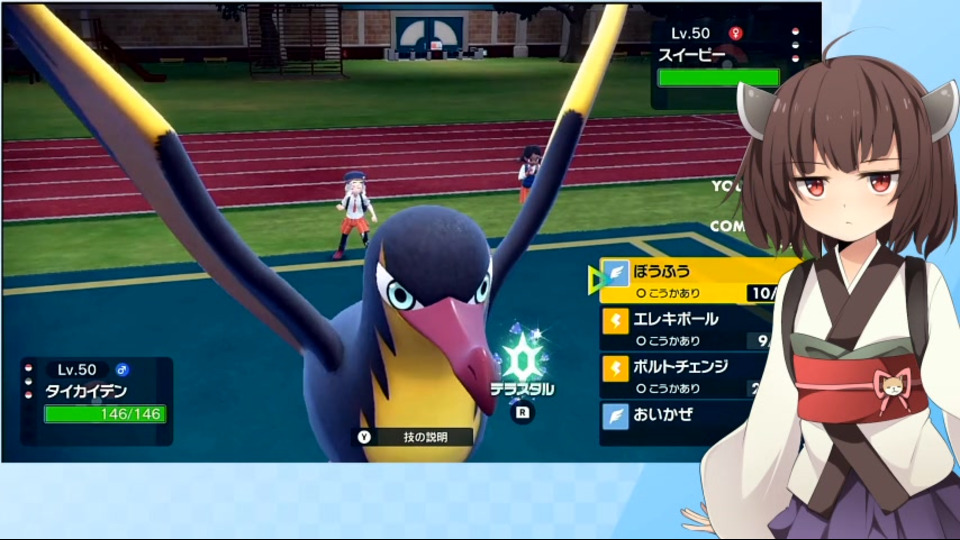
Task: Activate the テラスタル crystal icon
Action: (521, 356)
